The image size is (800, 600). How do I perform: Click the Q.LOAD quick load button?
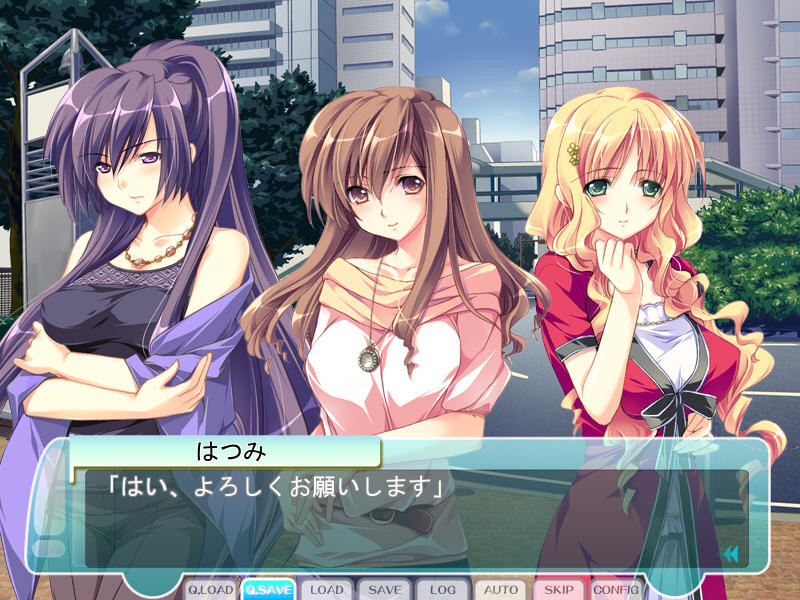coord(210,590)
